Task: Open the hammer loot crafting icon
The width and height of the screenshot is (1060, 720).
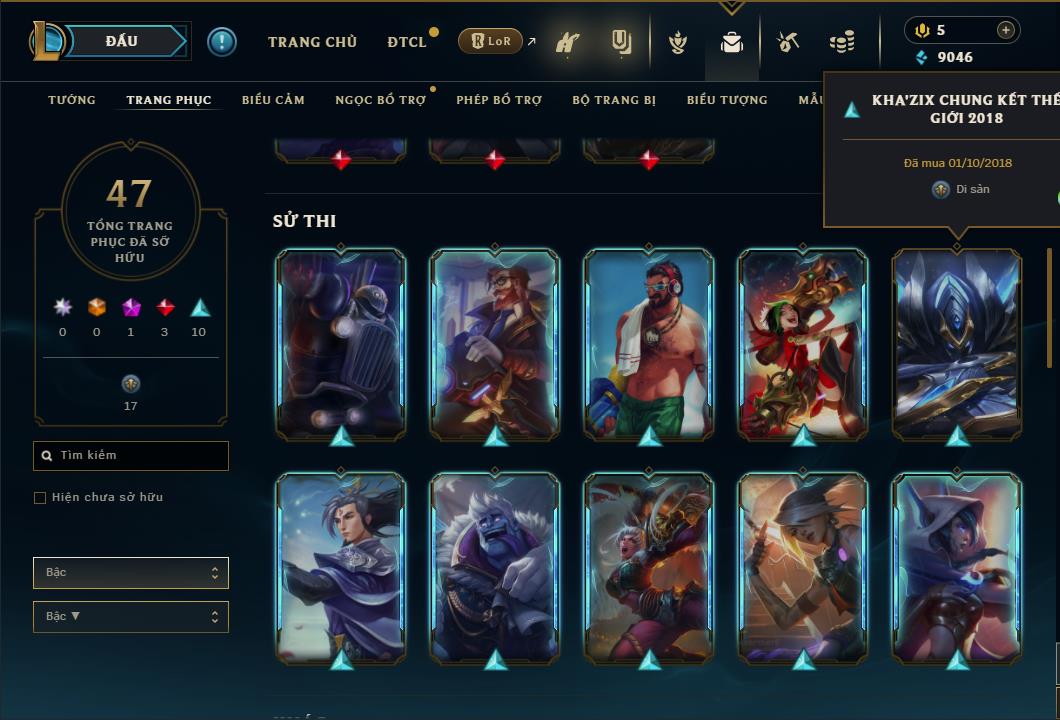Action: click(x=788, y=42)
